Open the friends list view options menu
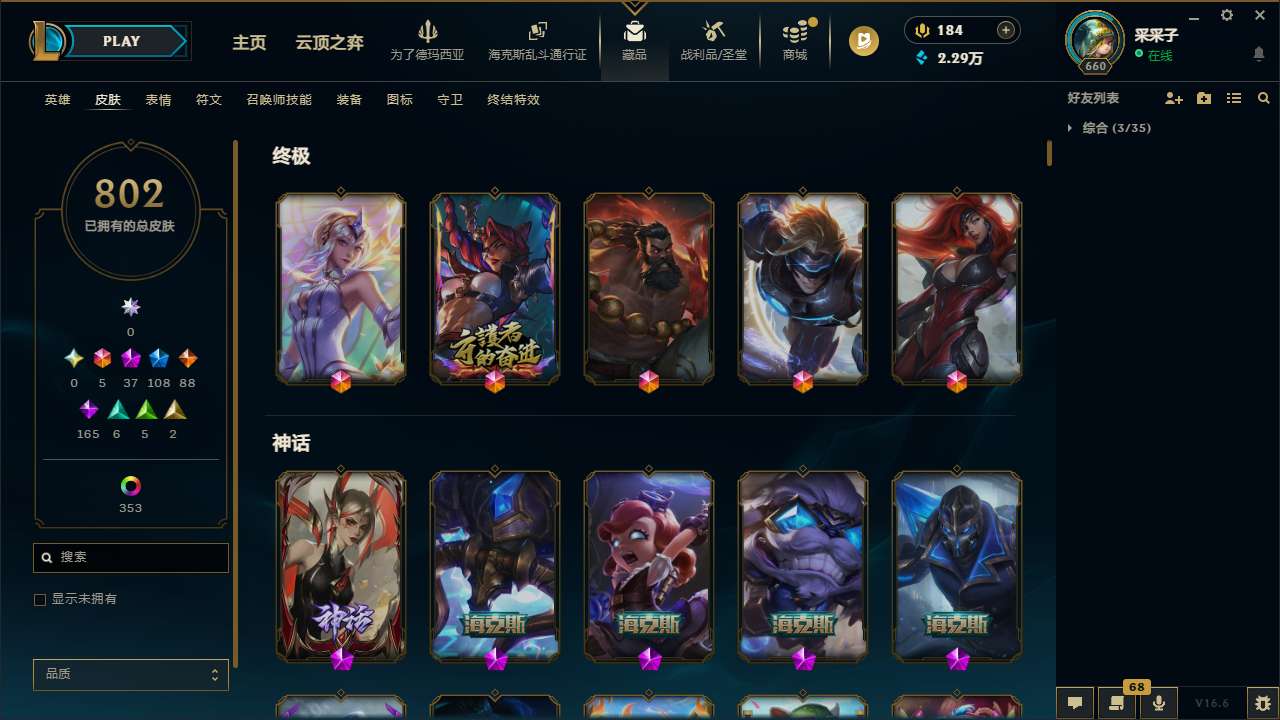This screenshot has height=720, width=1280. pos(1234,97)
